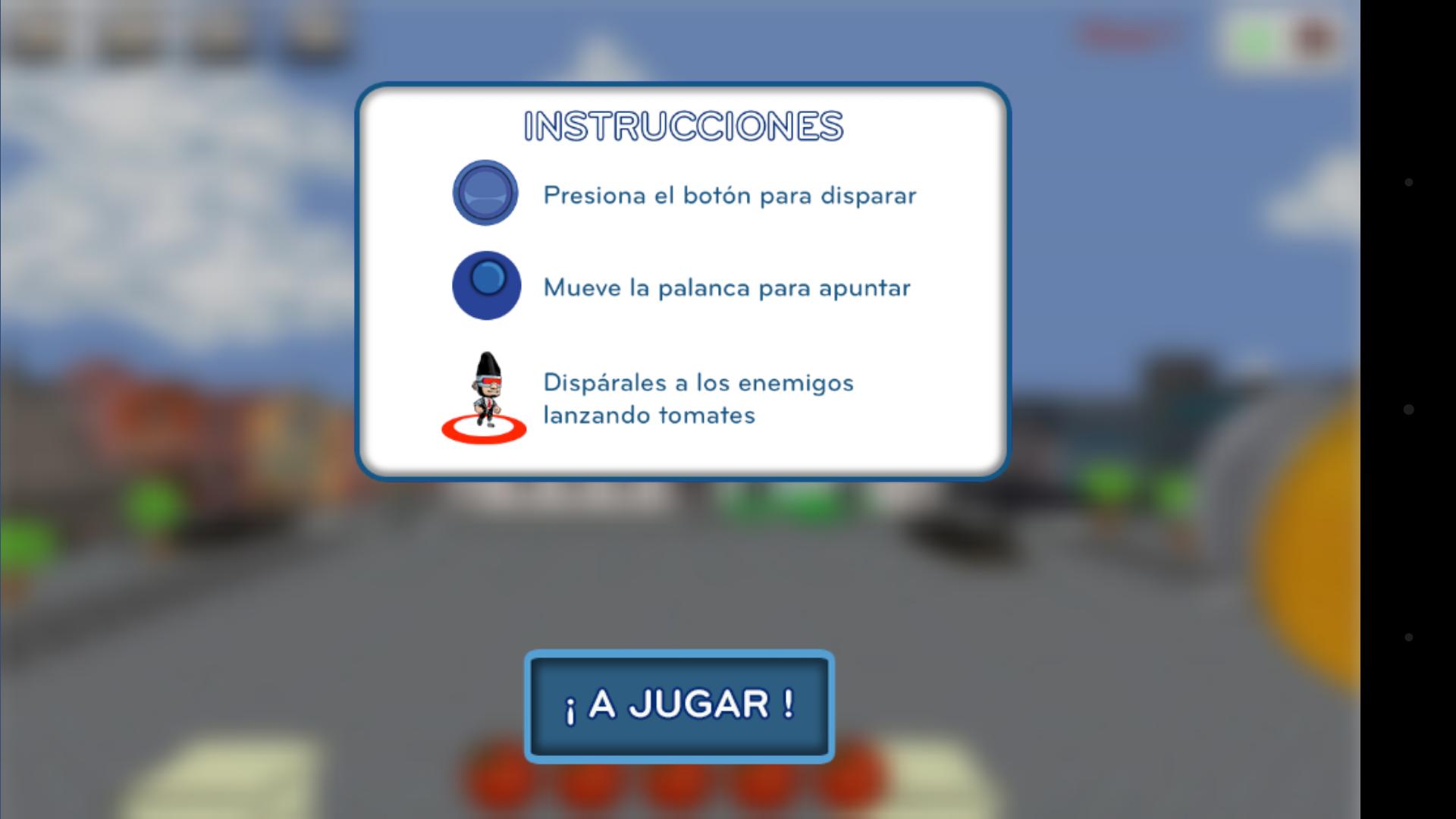This screenshot has width=1456, height=819.
Task: Select the blue fire button icon beside 'Presiona el botón'
Action: click(x=485, y=194)
